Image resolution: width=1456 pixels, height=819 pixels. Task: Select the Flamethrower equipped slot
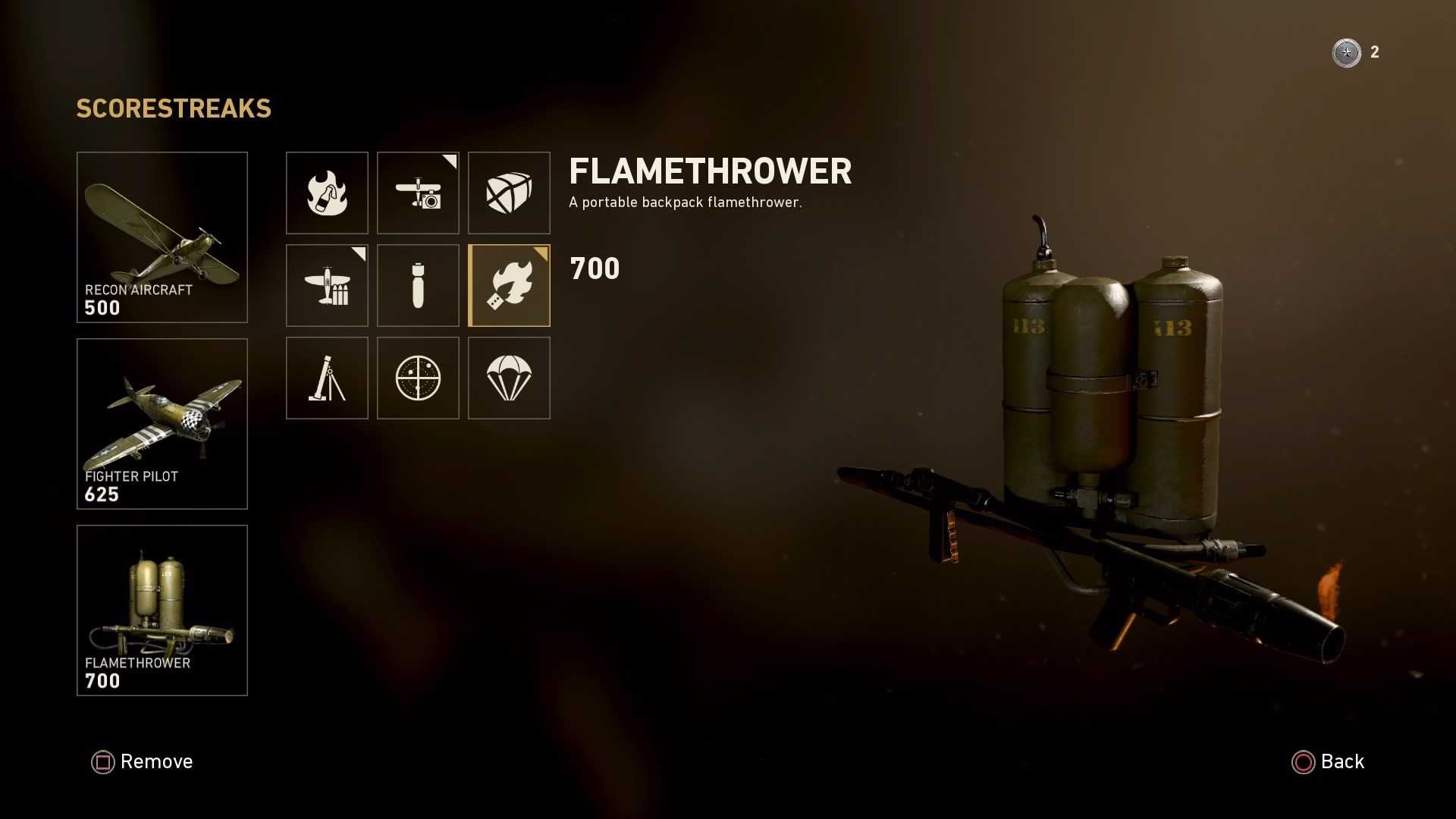point(162,610)
